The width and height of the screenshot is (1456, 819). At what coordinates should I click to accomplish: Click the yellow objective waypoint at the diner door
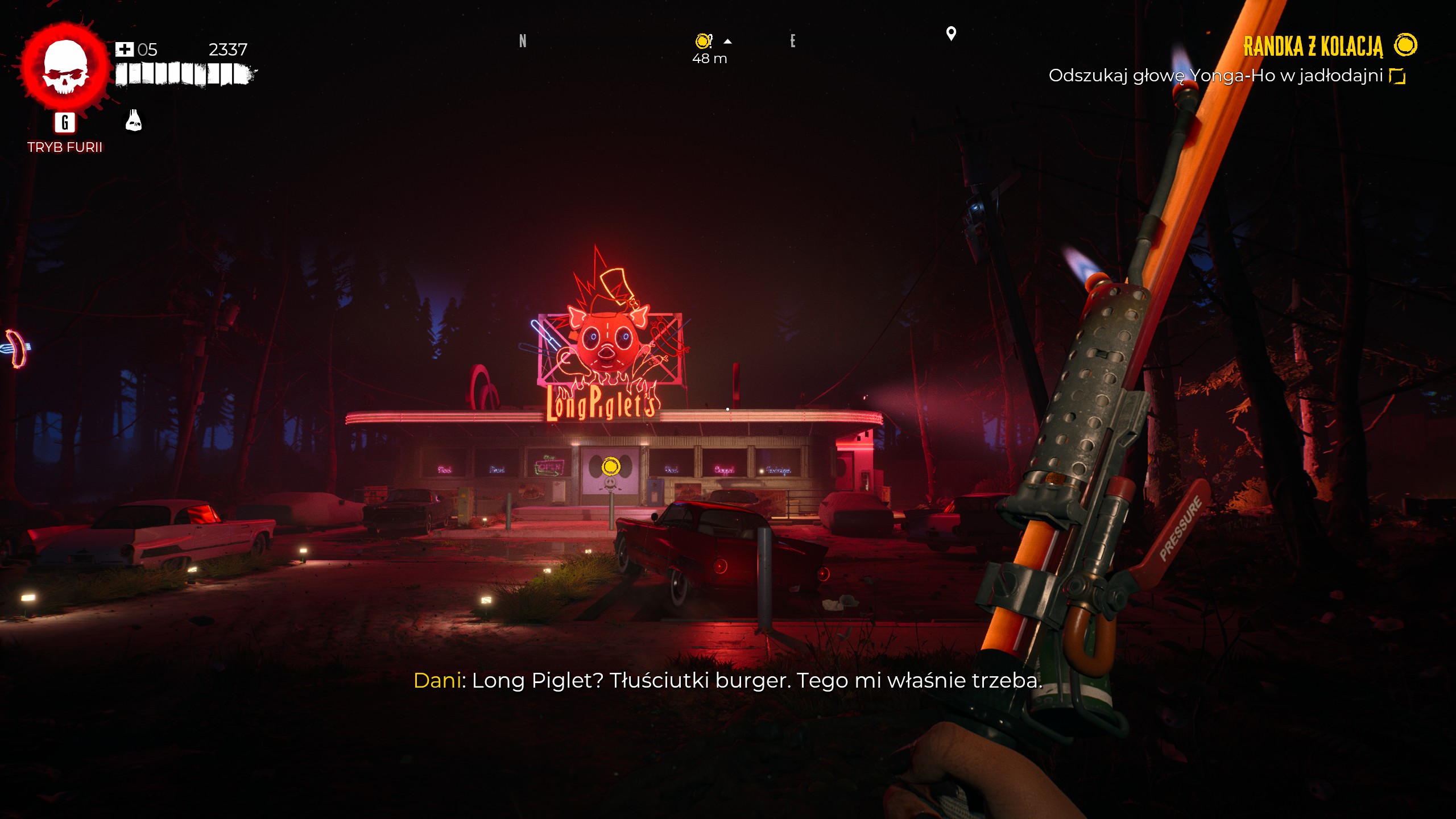coord(611,467)
